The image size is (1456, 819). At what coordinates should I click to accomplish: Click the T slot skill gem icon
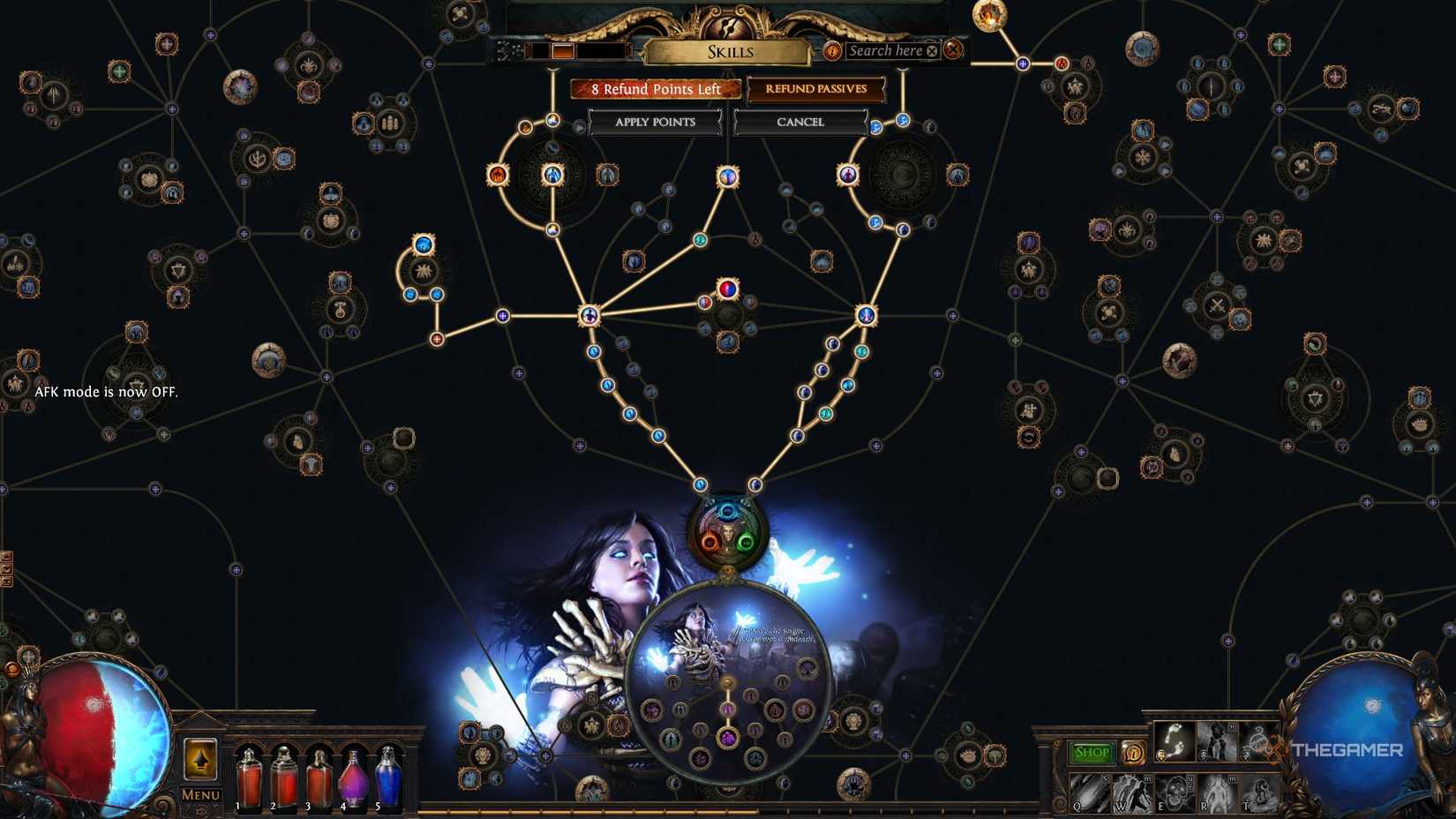pyautogui.click(x=1261, y=794)
